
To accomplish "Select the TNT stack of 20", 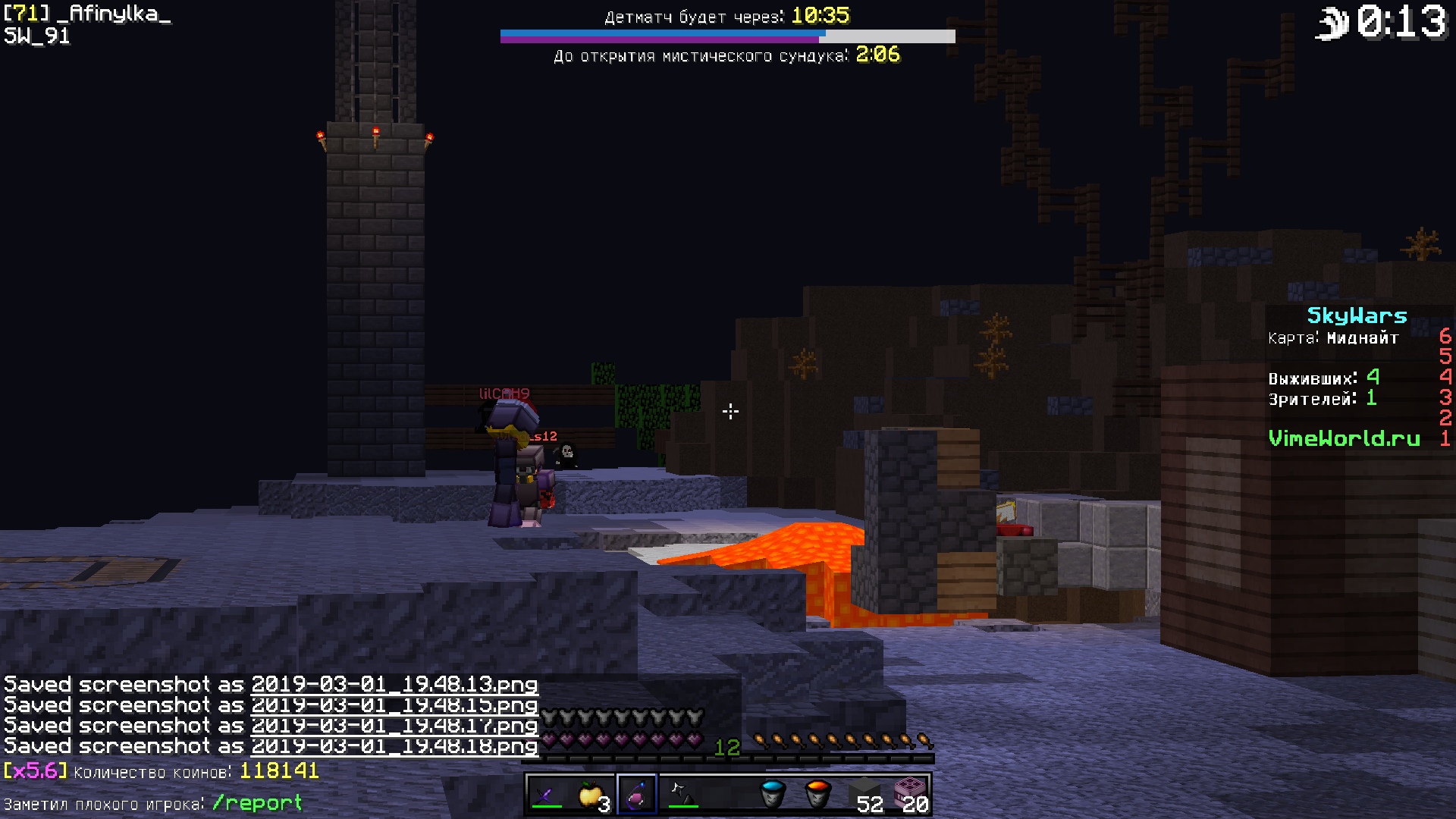I will (x=910, y=795).
